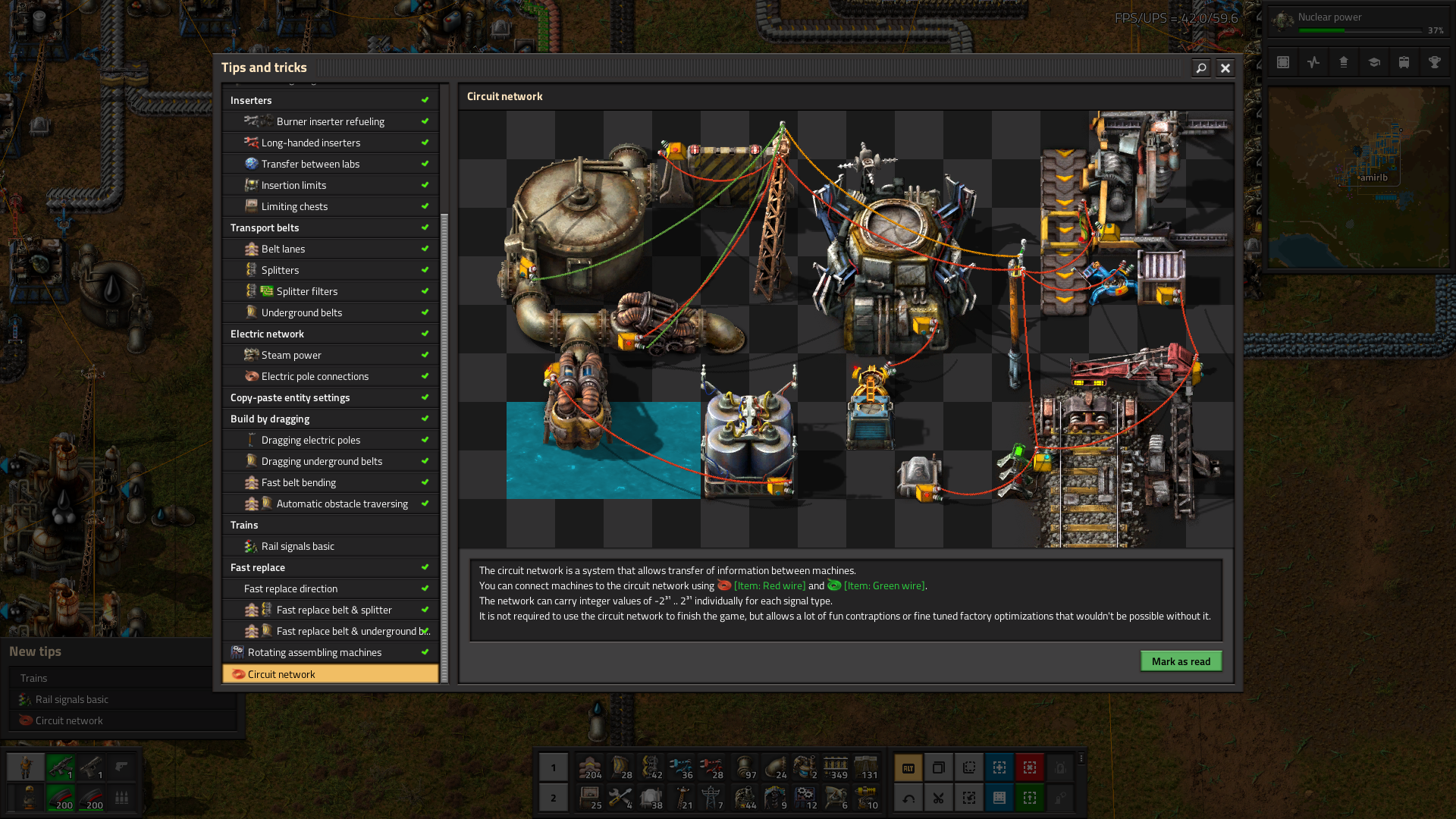The width and height of the screenshot is (1456, 819).
Task: Show the Splitter filters tip
Action: coord(306,291)
